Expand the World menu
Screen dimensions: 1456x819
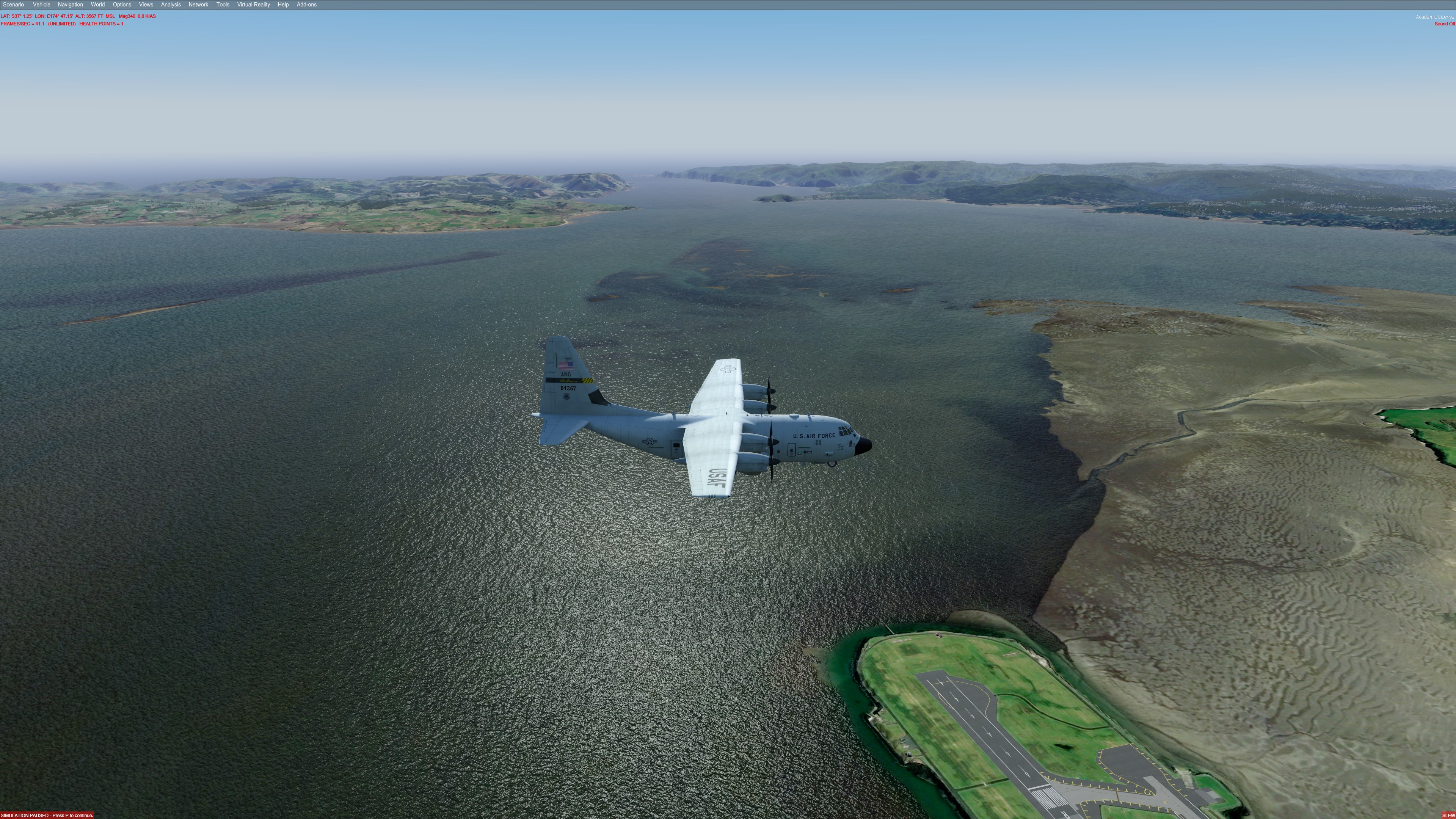coord(98,5)
